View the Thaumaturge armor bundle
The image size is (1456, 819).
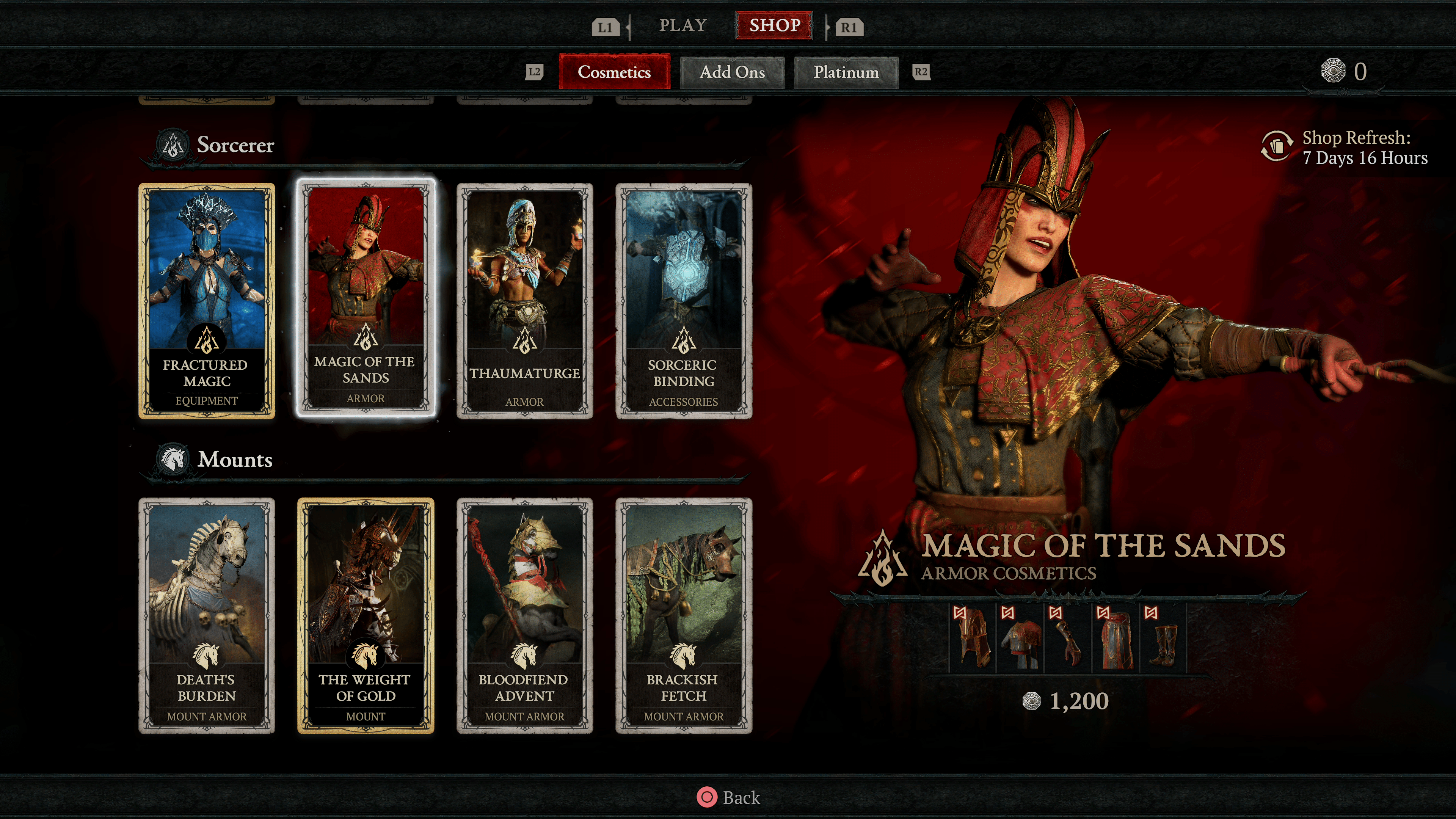[x=524, y=301]
